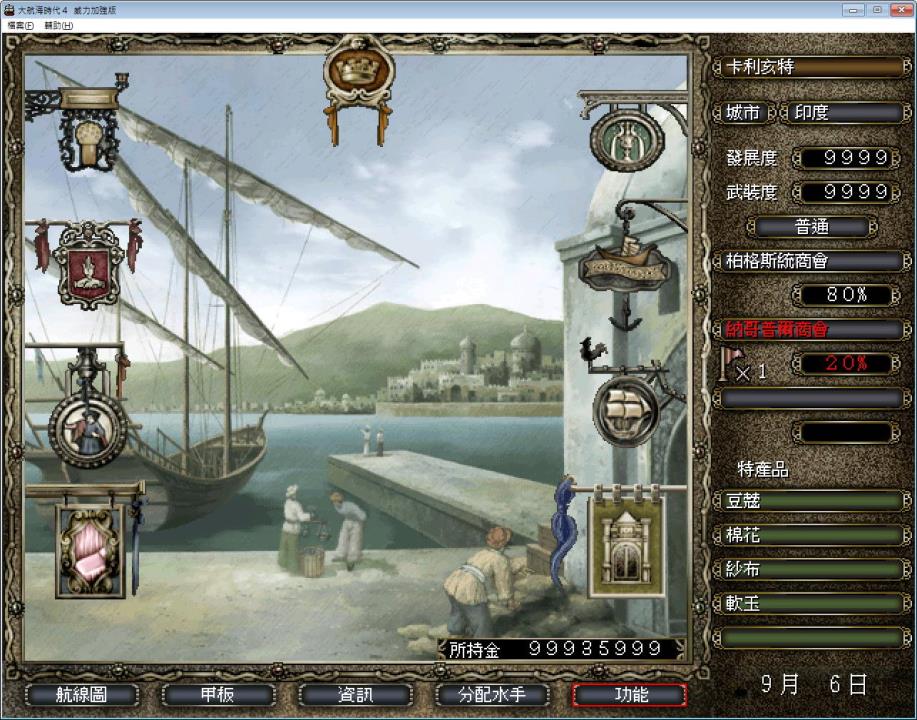This screenshot has height=720, width=917.
Task: Go to the 甲板 deck screen
Action: point(218,695)
